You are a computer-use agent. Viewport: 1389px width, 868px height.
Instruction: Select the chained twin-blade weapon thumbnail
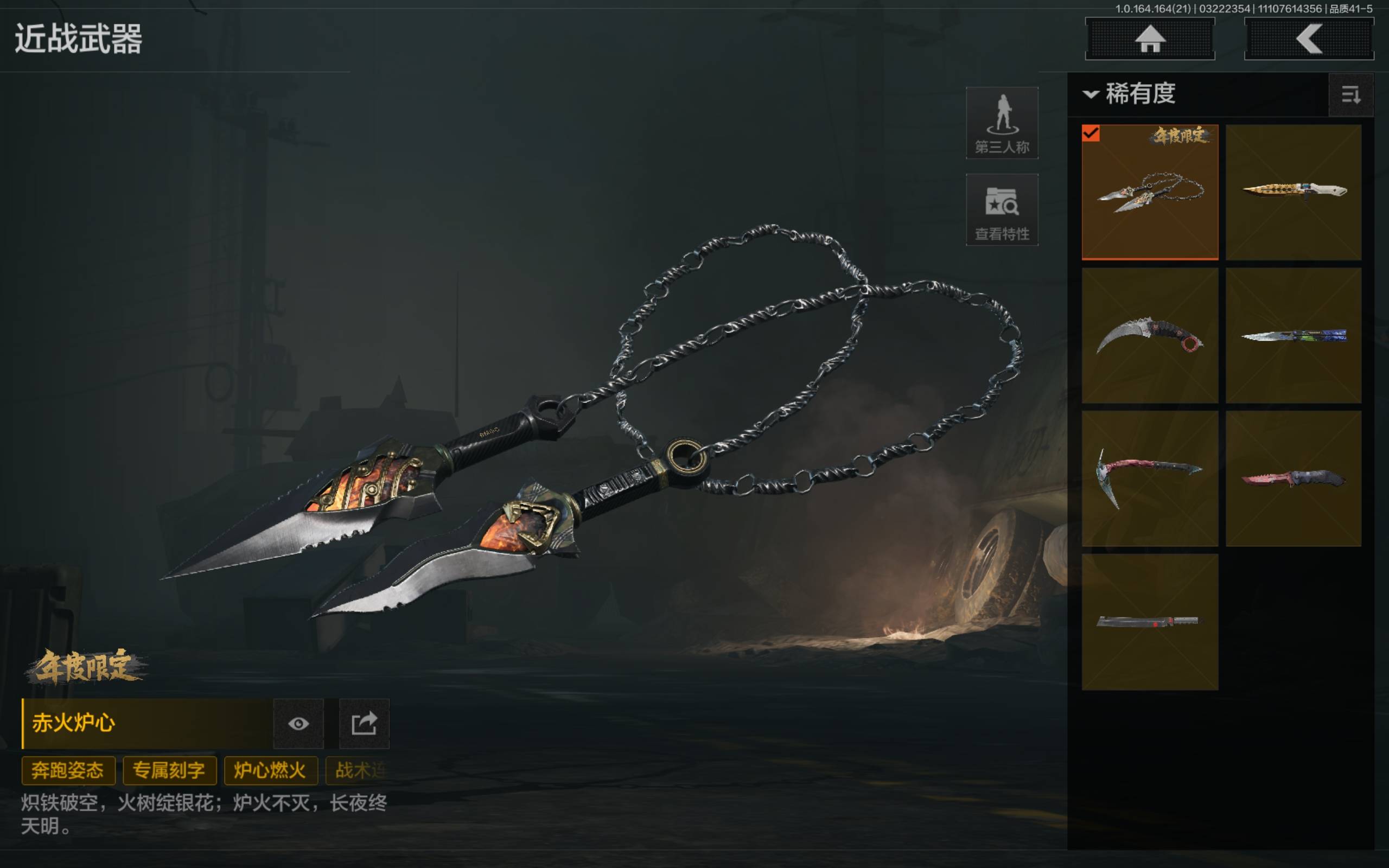pos(1150,192)
